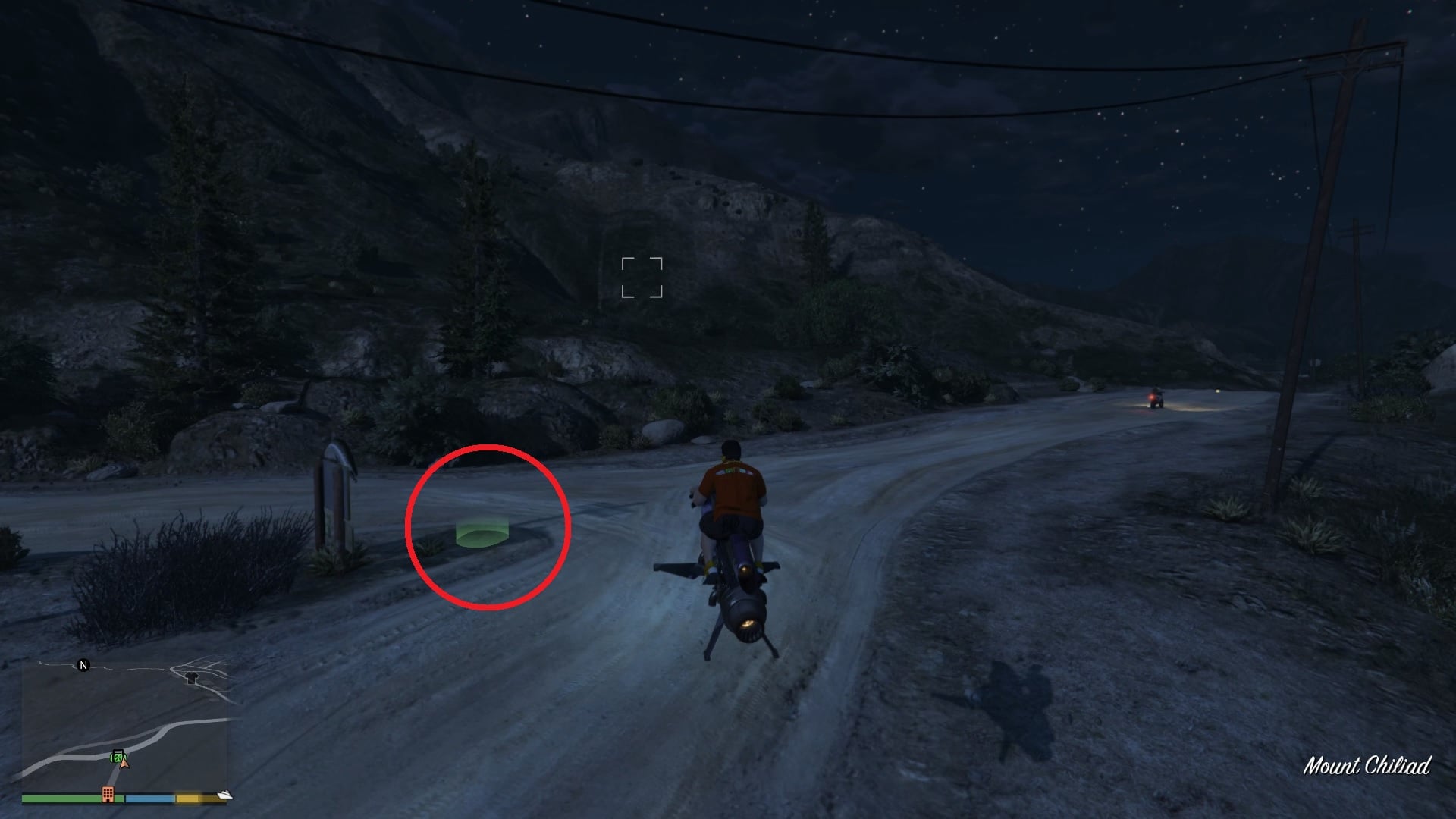Click the green Oppressor vehicle icon on the minimap
The width and height of the screenshot is (1456, 819).
[x=118, y=756]
